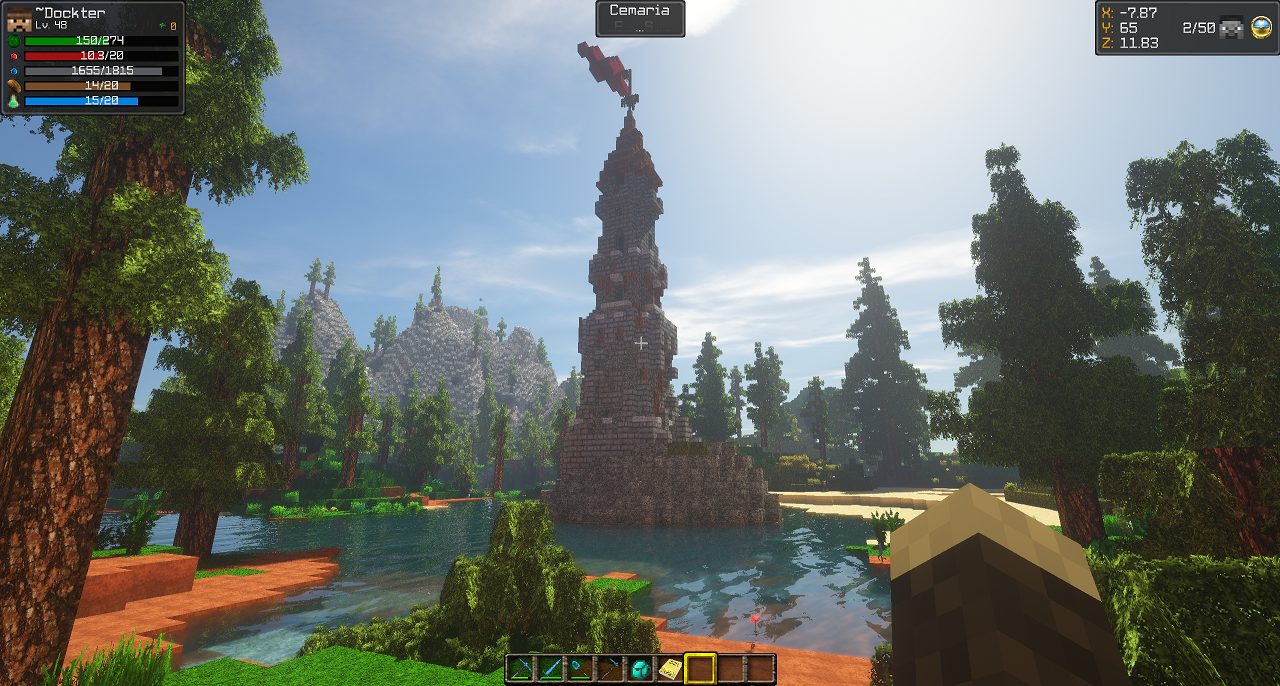Click the Cemaria compass panel
Viewport: 1280px width, 686px height.
tap(640, 18)
